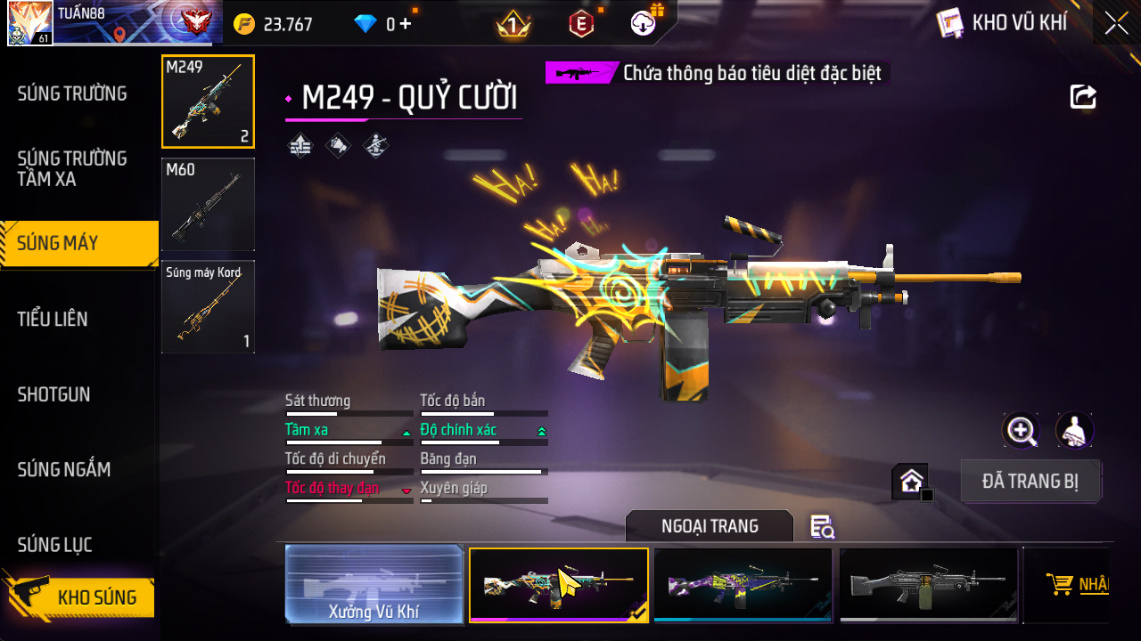Add more diamonds with the plus
1141x641 pixels.
click(404, 24)
